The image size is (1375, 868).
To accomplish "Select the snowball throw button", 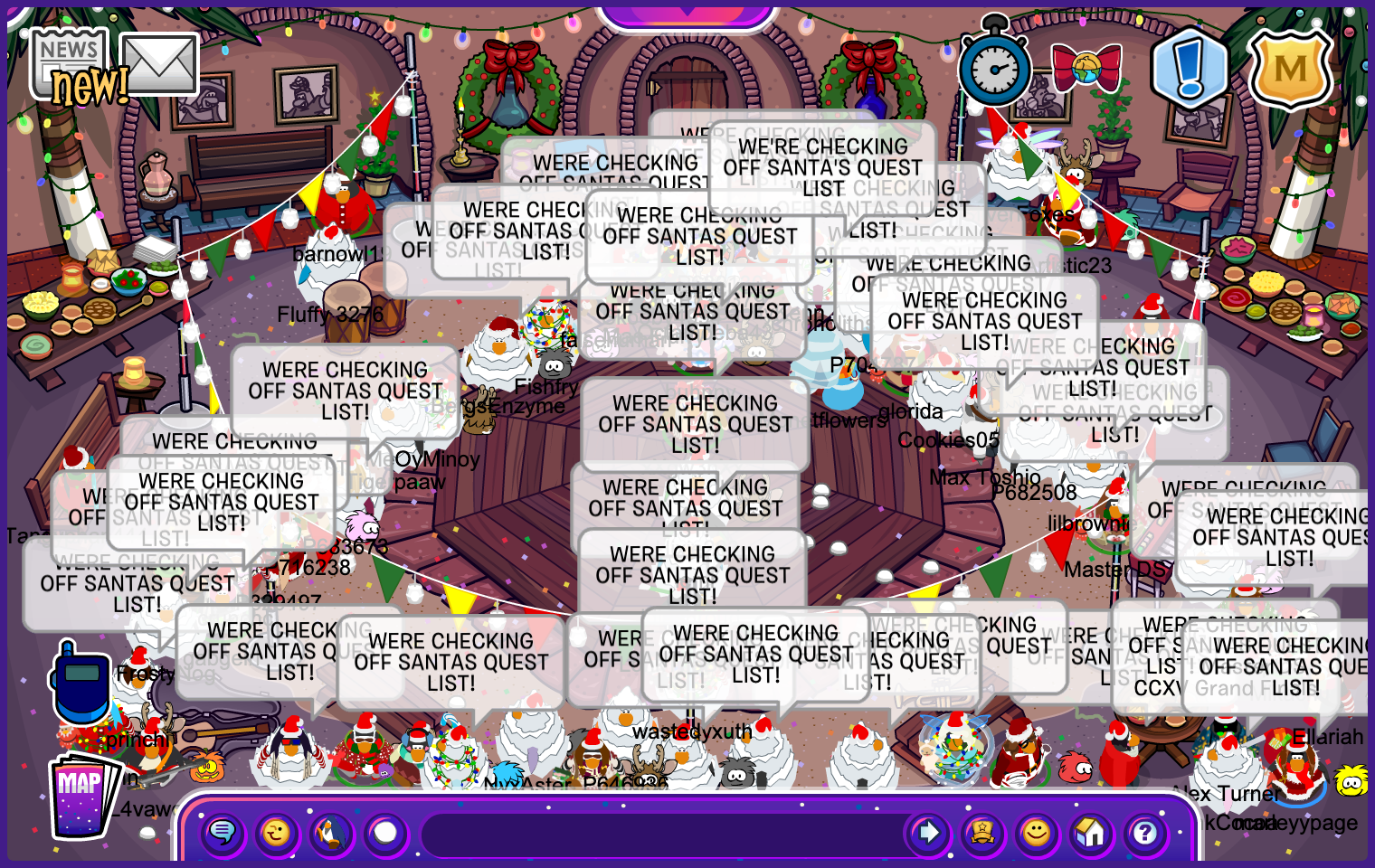I will coord(386,832).
